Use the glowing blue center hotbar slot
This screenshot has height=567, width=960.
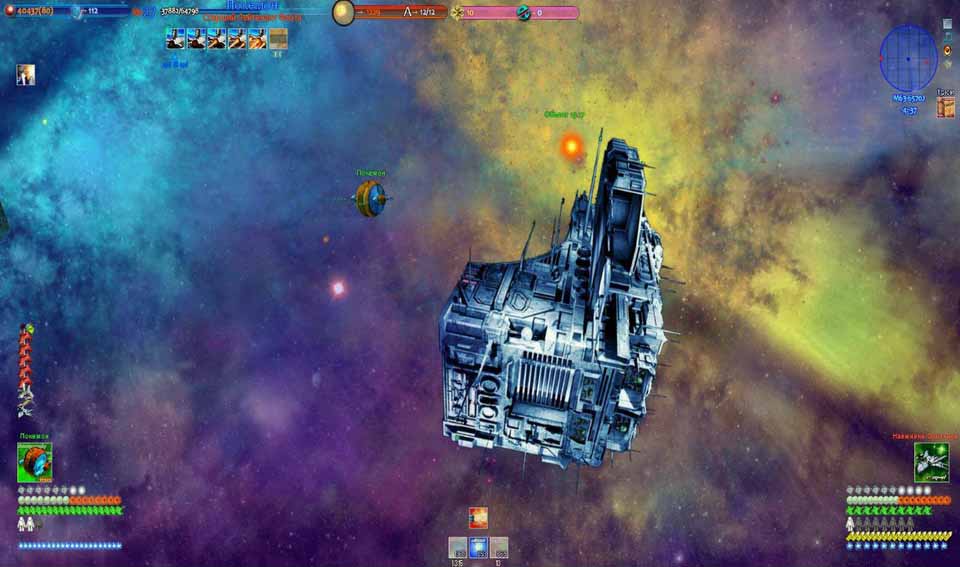tap(479, 547)
